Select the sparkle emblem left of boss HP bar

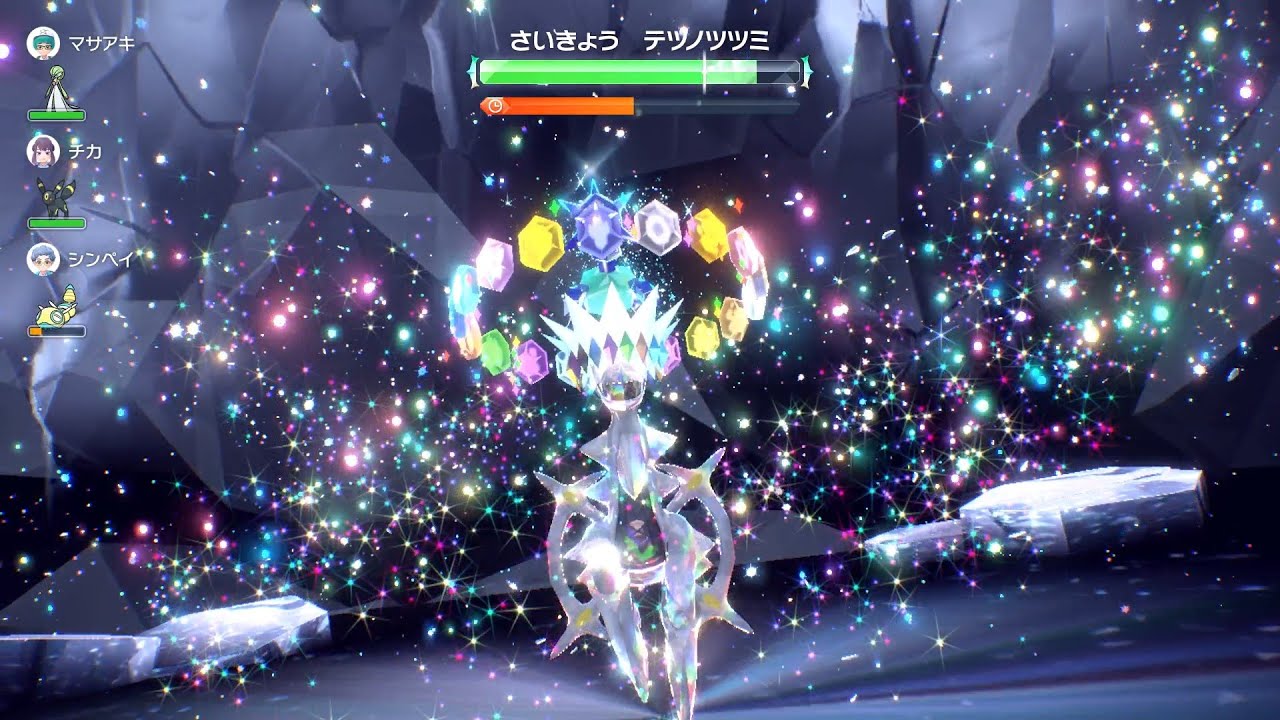[x=471, y=70]
